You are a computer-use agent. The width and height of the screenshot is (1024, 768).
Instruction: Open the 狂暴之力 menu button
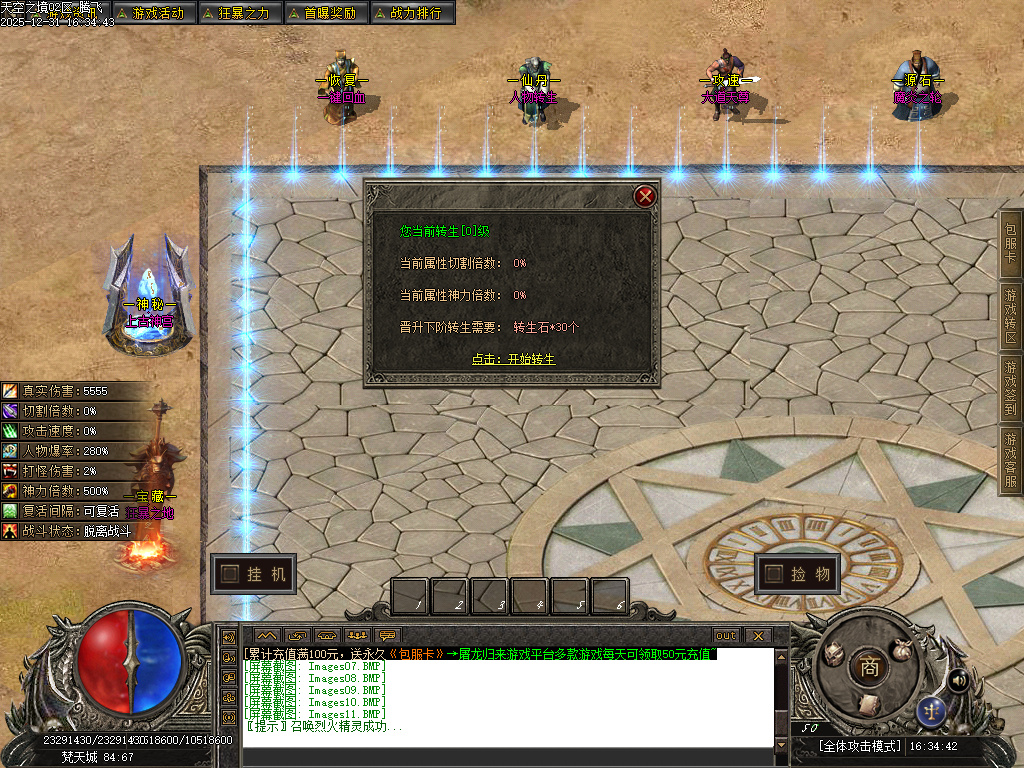coord(237,13)
